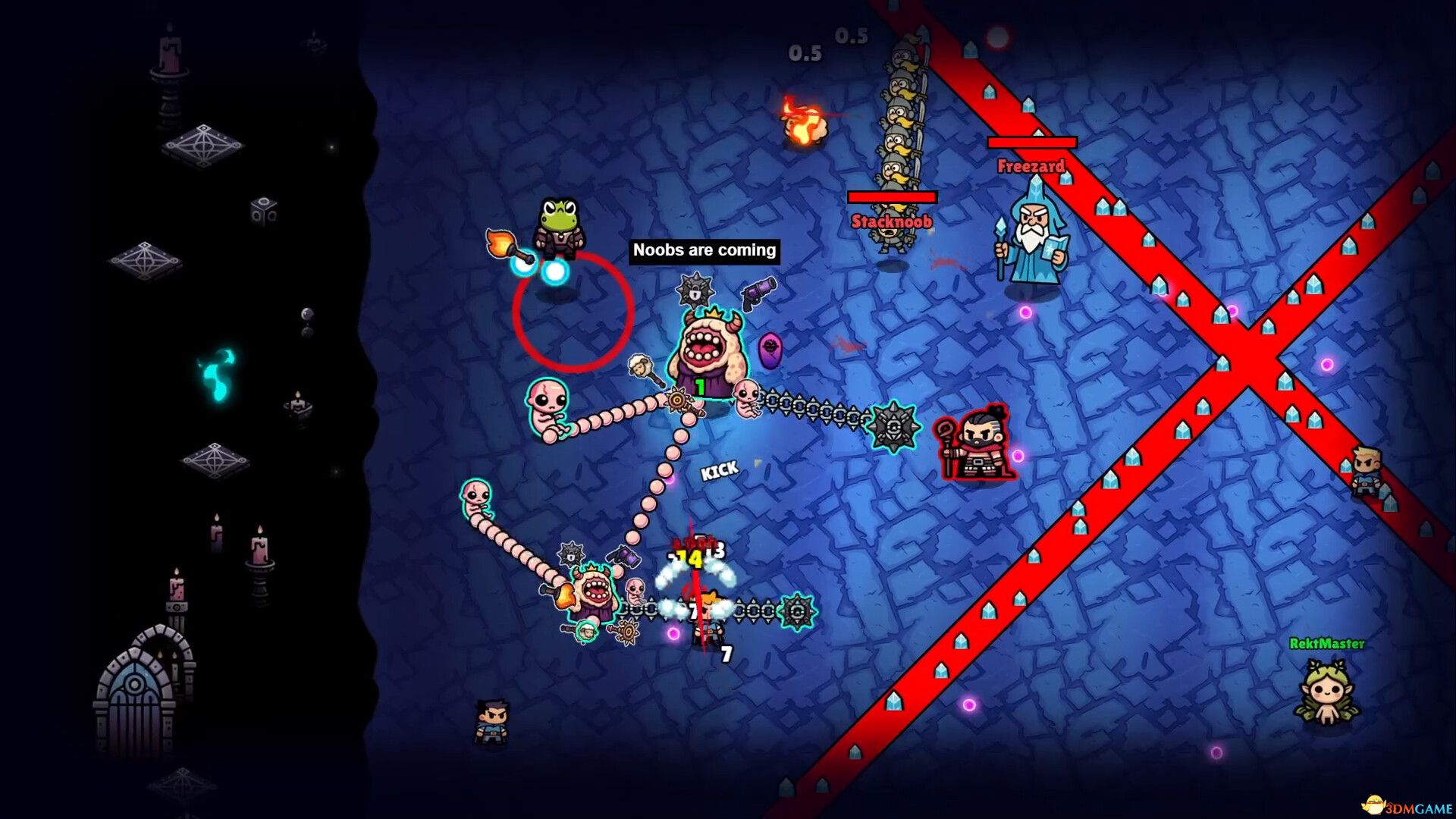Click Stacknoob's red health bar
The image size is (1456, 819).
(892, 196)
